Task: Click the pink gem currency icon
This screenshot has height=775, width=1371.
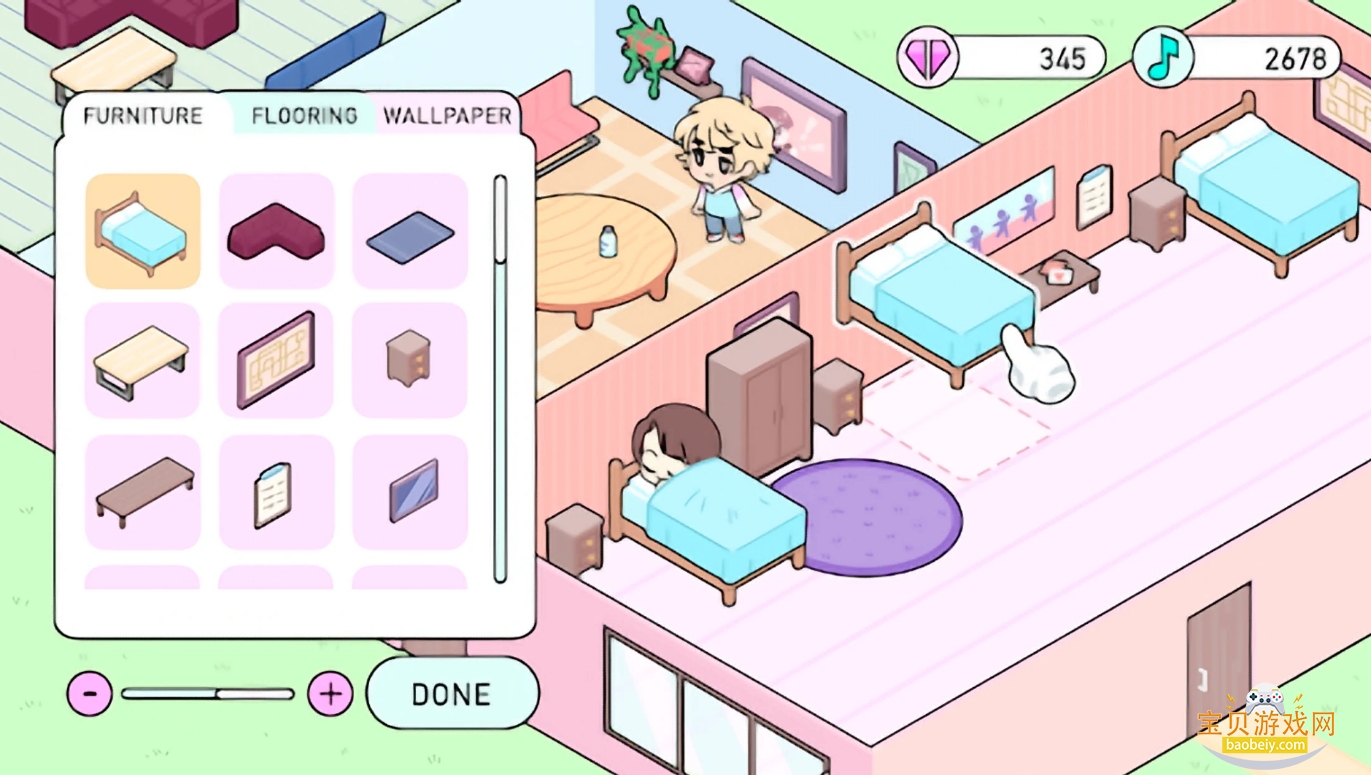Action: point(928,57)
